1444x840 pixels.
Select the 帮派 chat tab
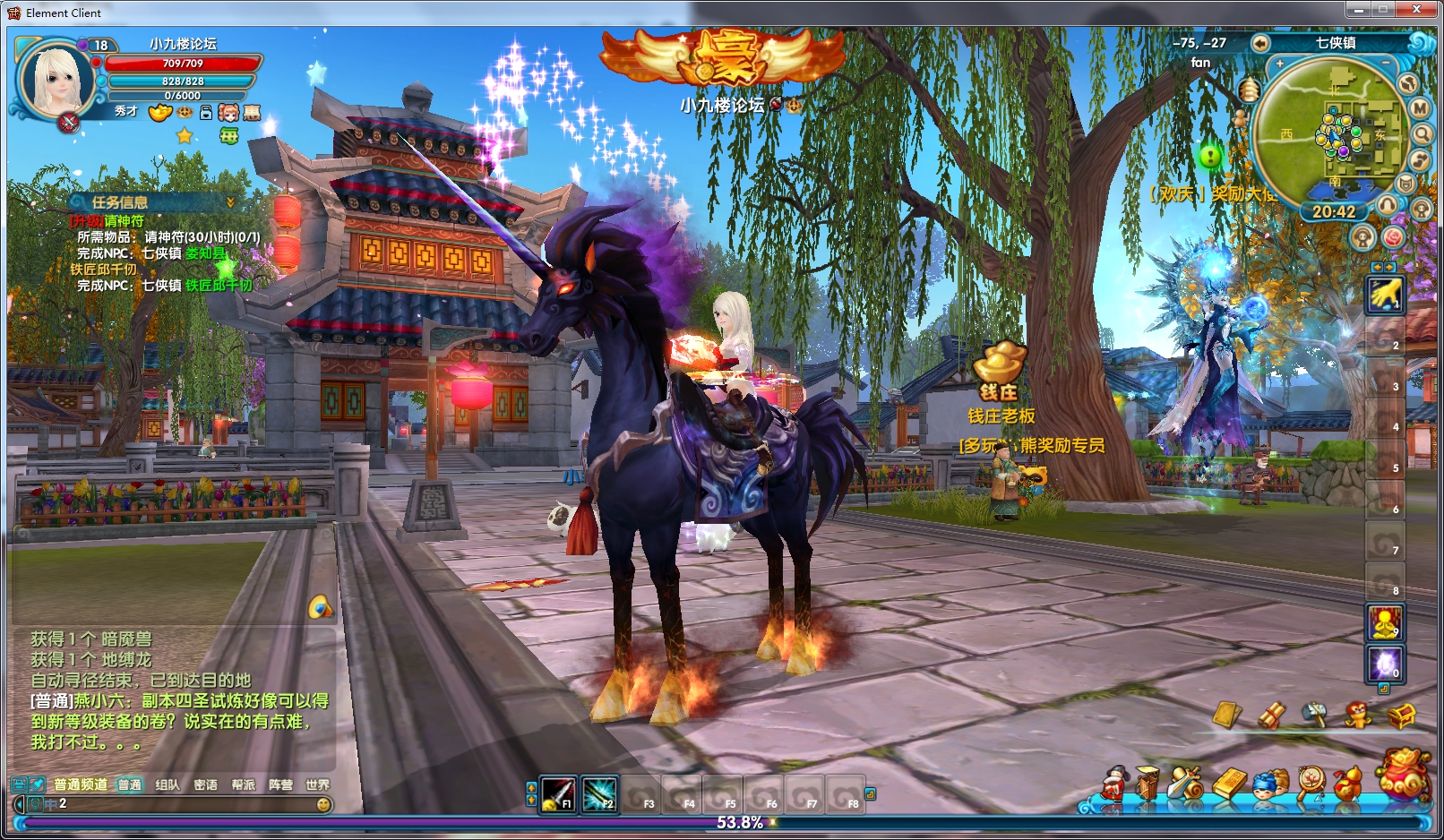(243, 784)
